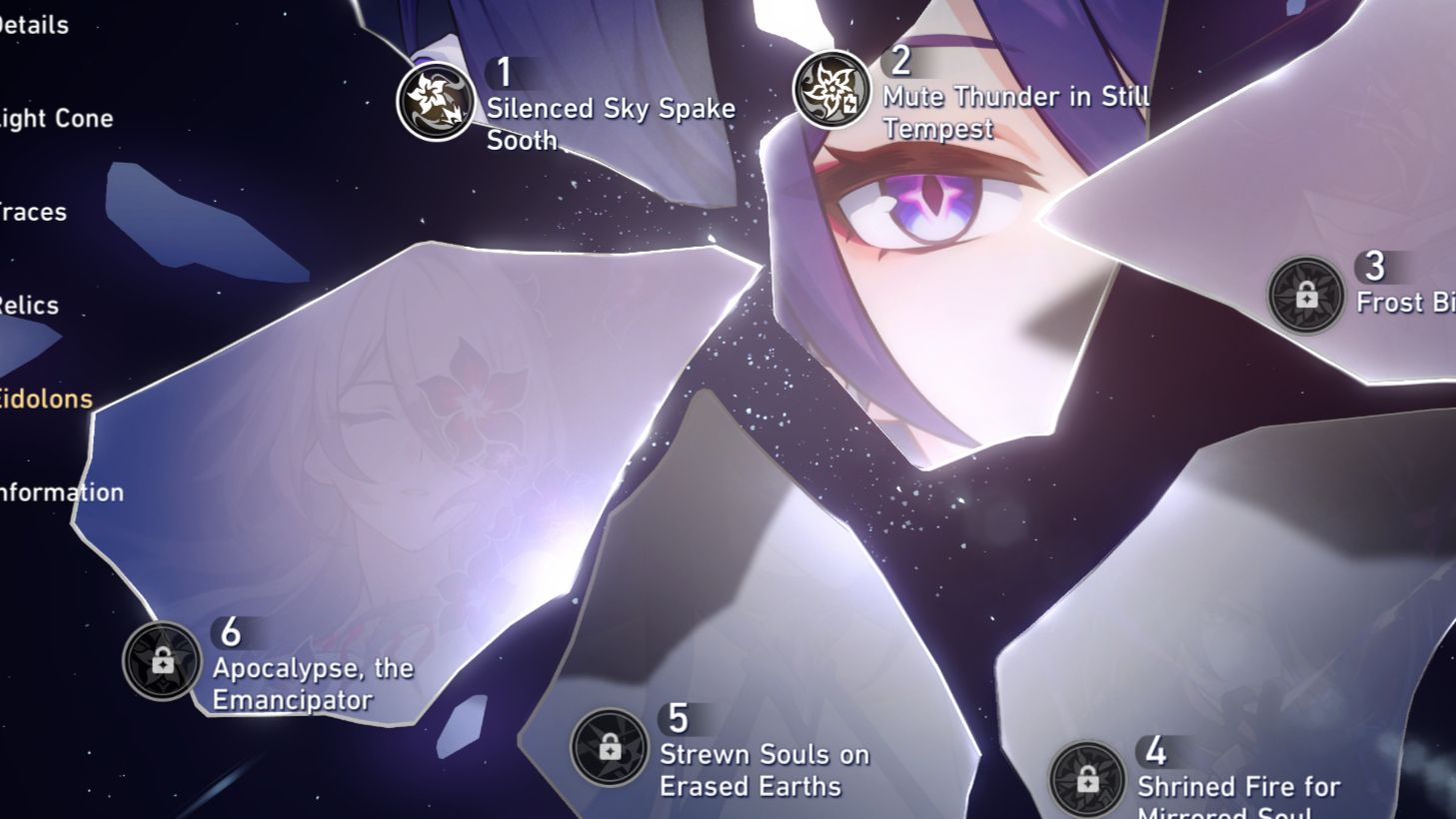The image size is (1456, 819).
Task: Open locked Eidolon 3 "Frost Bites" icon
Action: pyautogui.click(x=1307, y=293)
